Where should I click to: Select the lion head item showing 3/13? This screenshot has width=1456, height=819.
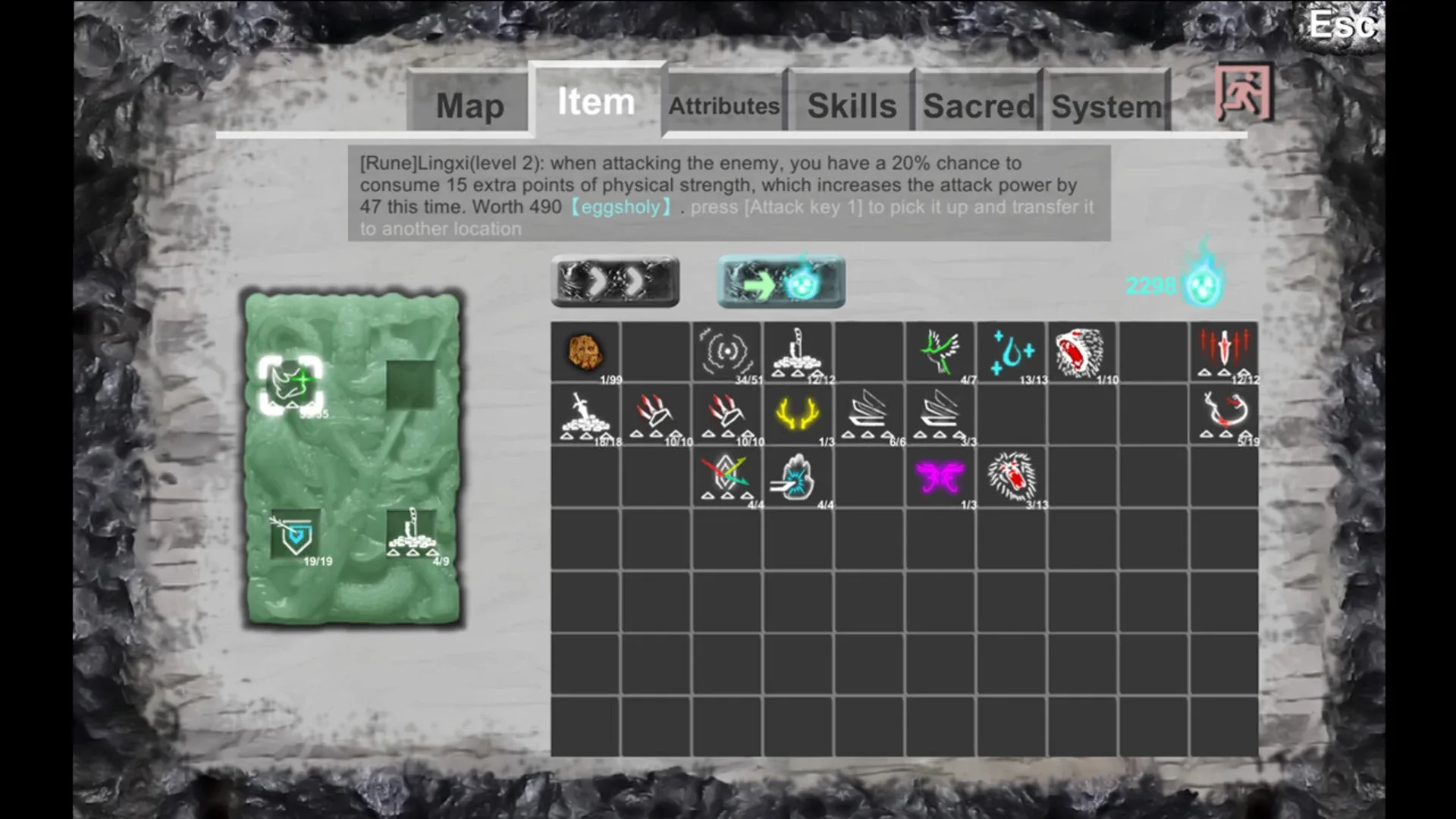(1012, 476)
